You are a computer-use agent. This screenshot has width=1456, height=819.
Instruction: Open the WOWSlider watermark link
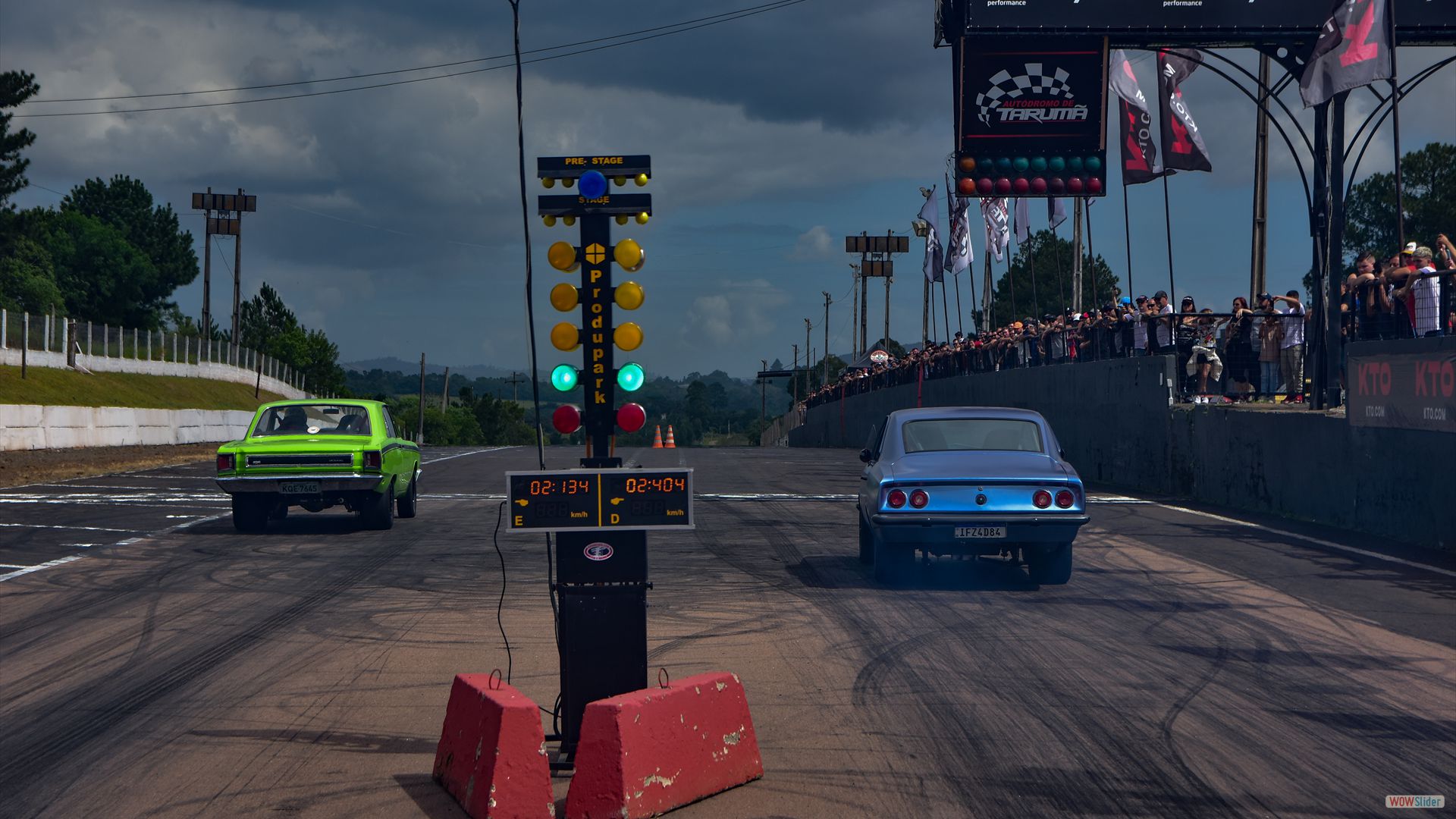click(x=1414, y=802)
